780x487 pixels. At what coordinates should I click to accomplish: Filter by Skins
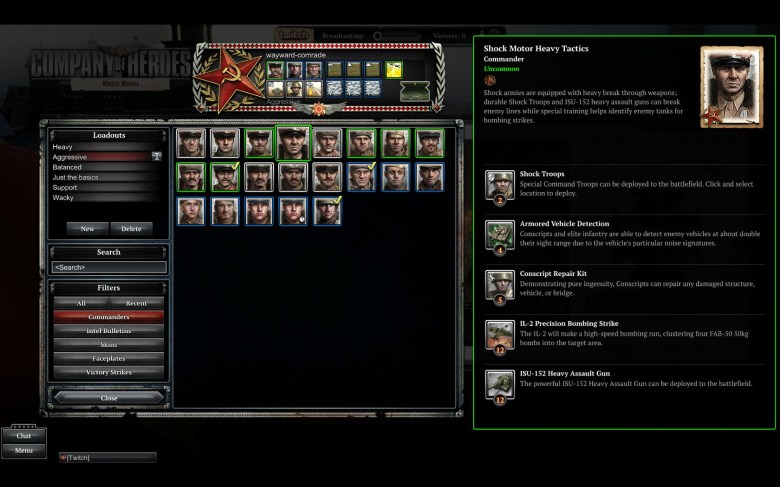[x=109, y=345]
